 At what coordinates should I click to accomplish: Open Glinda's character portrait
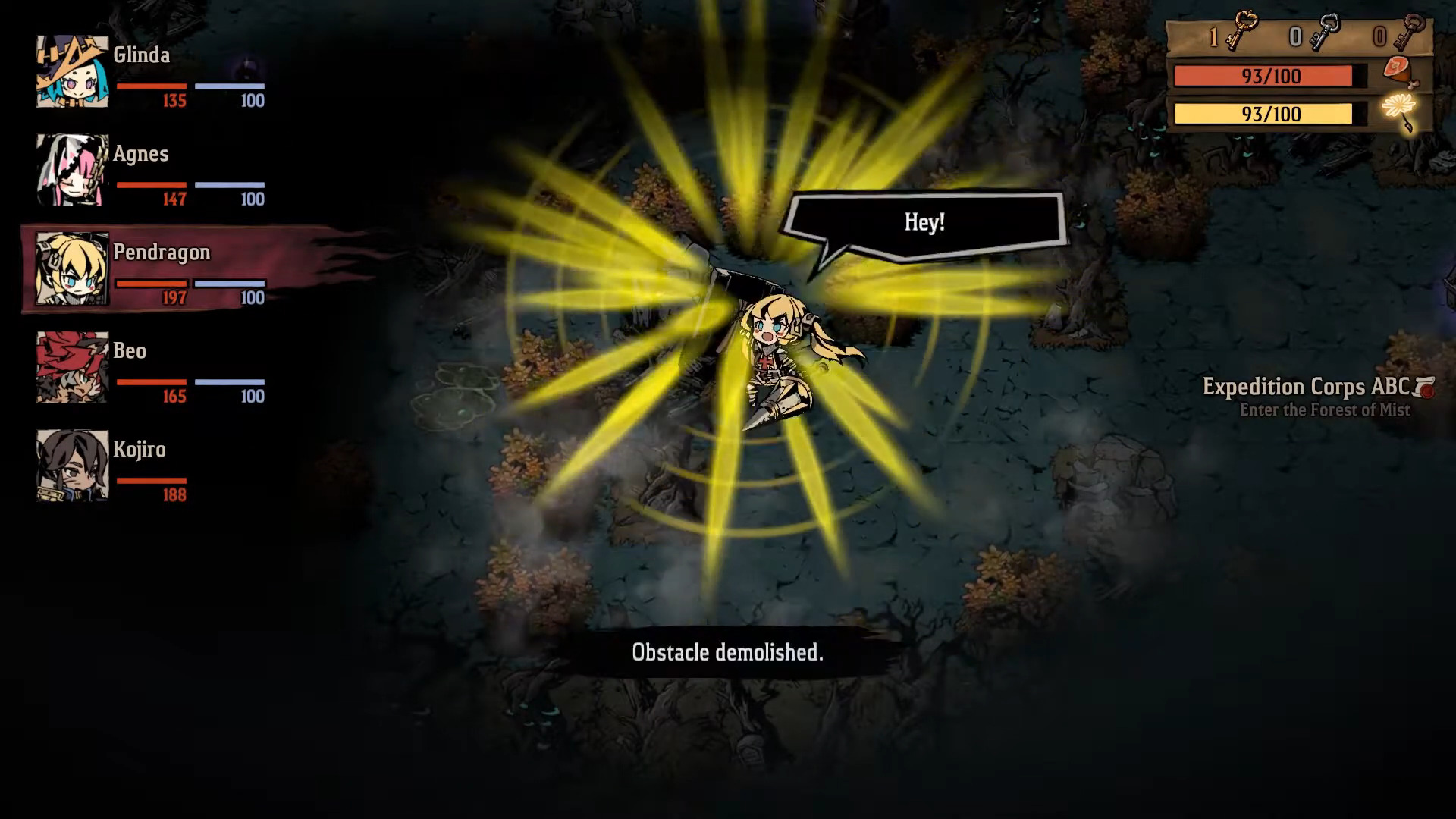click(x=72, y=72)
